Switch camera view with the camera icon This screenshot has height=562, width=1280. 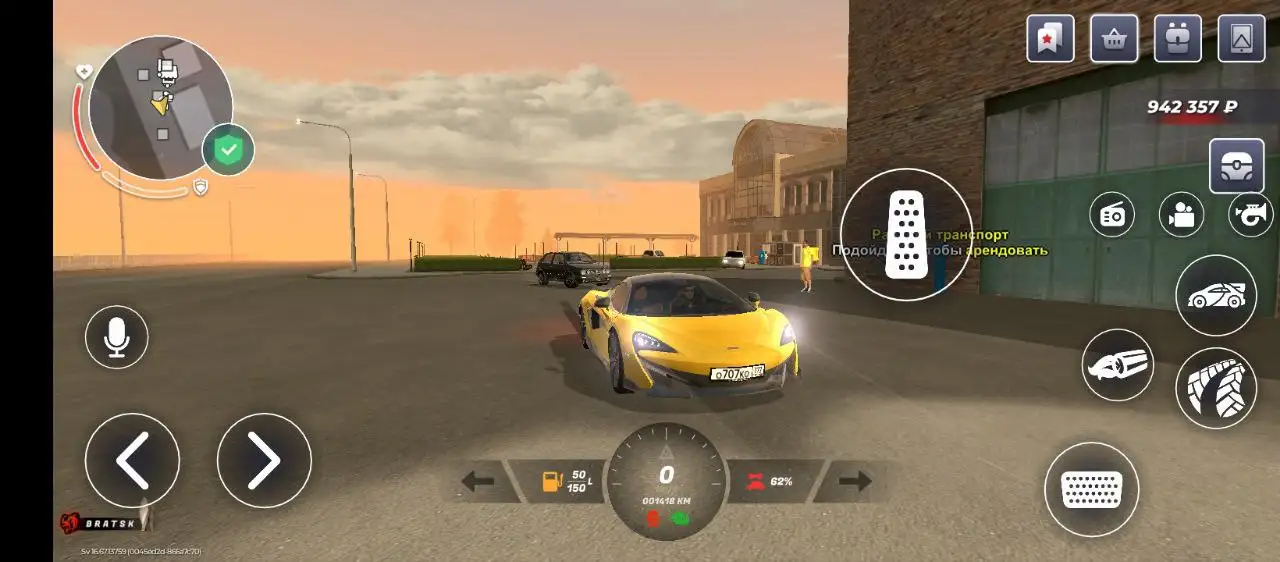(1181, 214)
